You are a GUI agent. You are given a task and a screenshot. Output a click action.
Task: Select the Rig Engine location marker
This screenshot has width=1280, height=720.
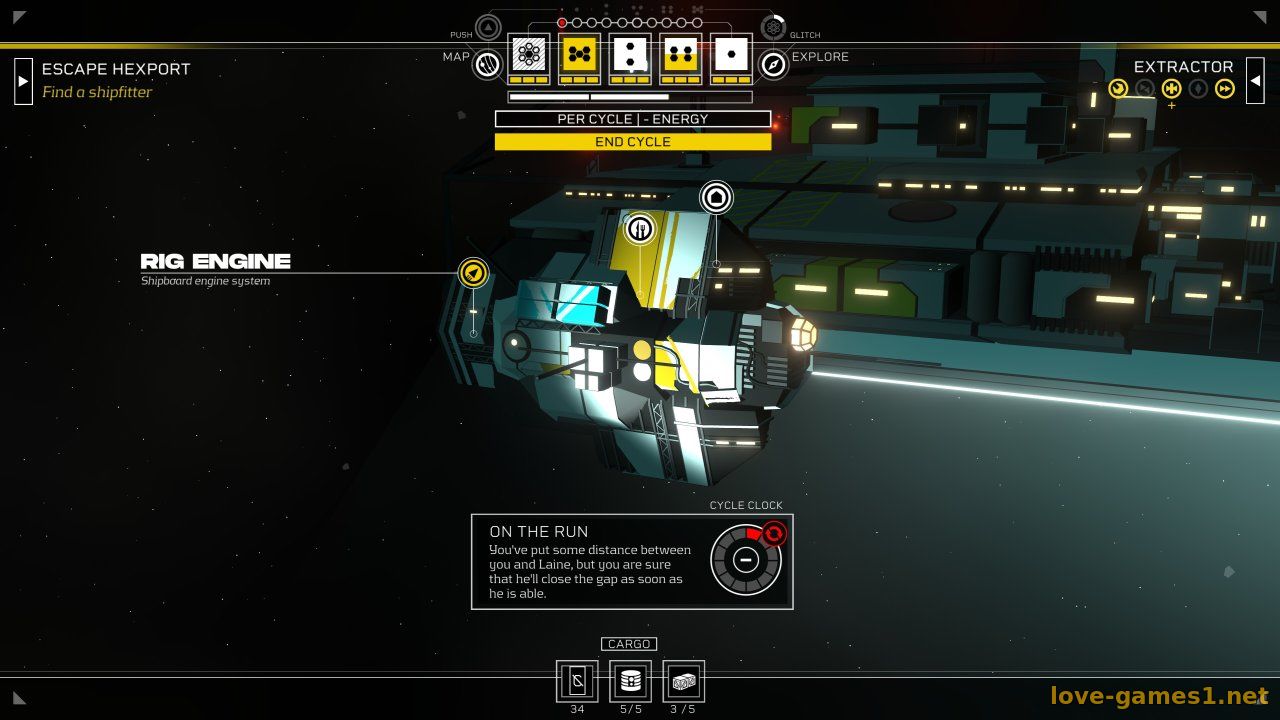click(x=473, y=272)
